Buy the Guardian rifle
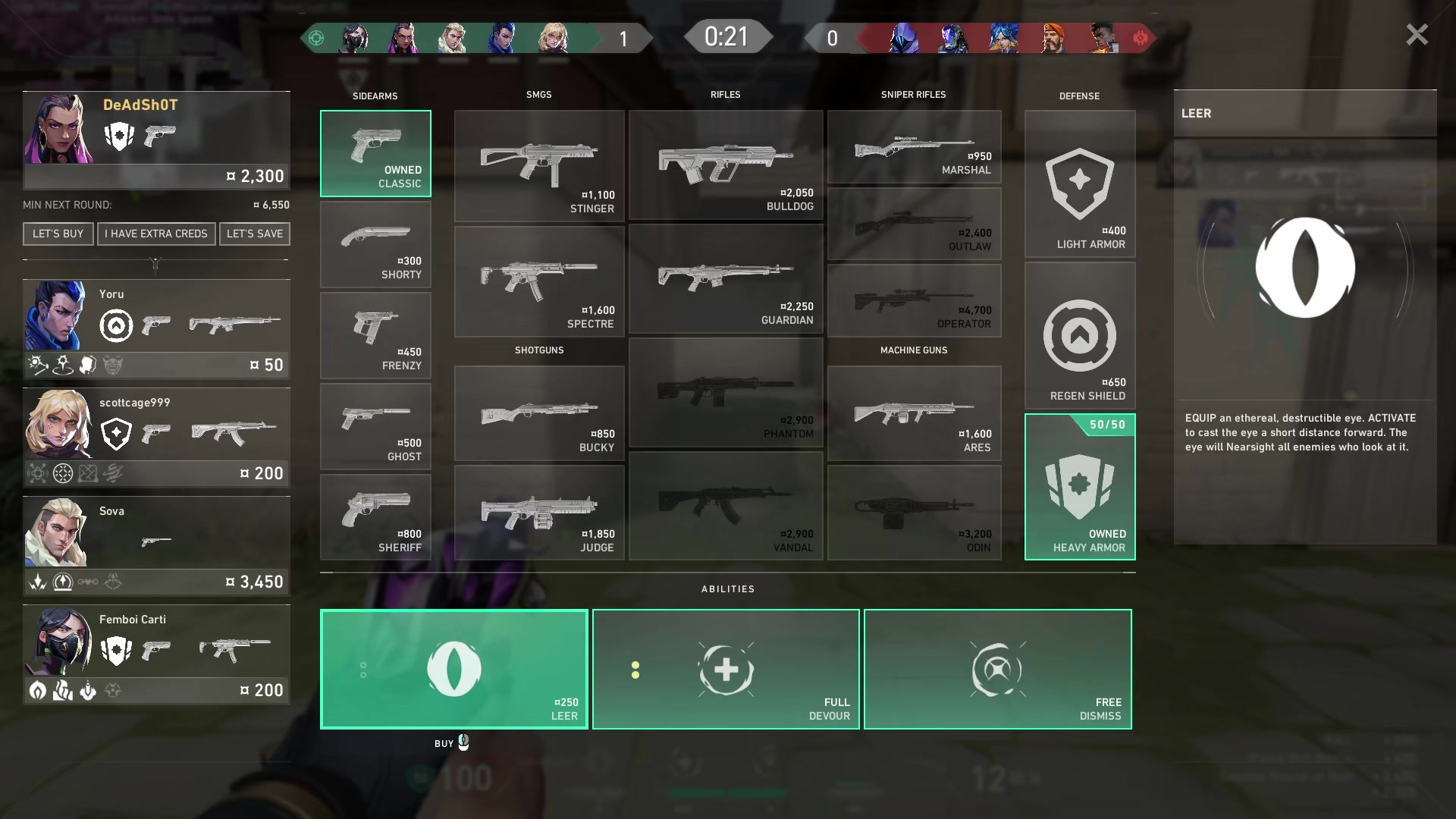This screenshot has width=1456, height=819. (726, 279)
